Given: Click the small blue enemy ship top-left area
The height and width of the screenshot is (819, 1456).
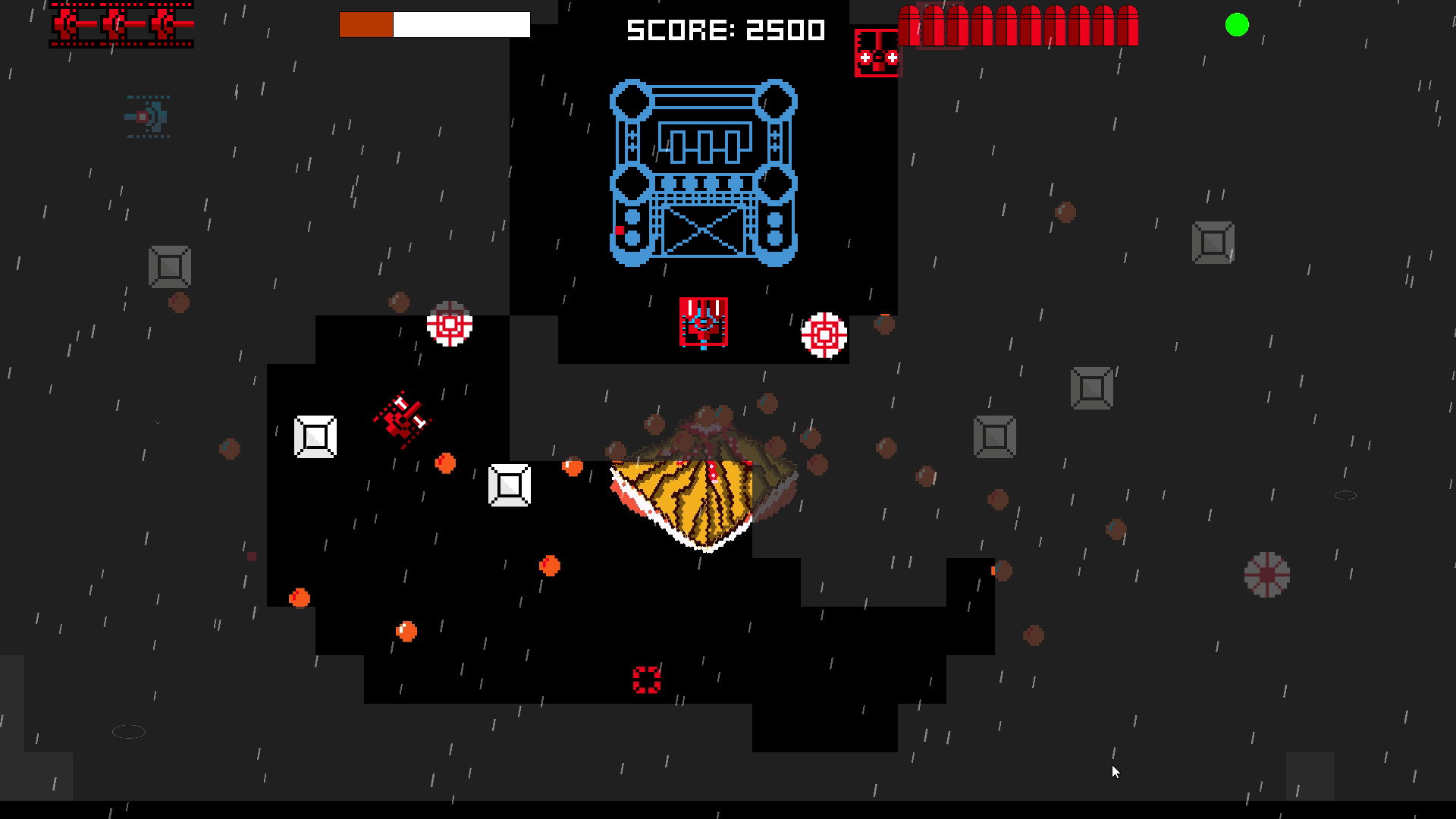Looking at the screenshot, I should point(147,118).
